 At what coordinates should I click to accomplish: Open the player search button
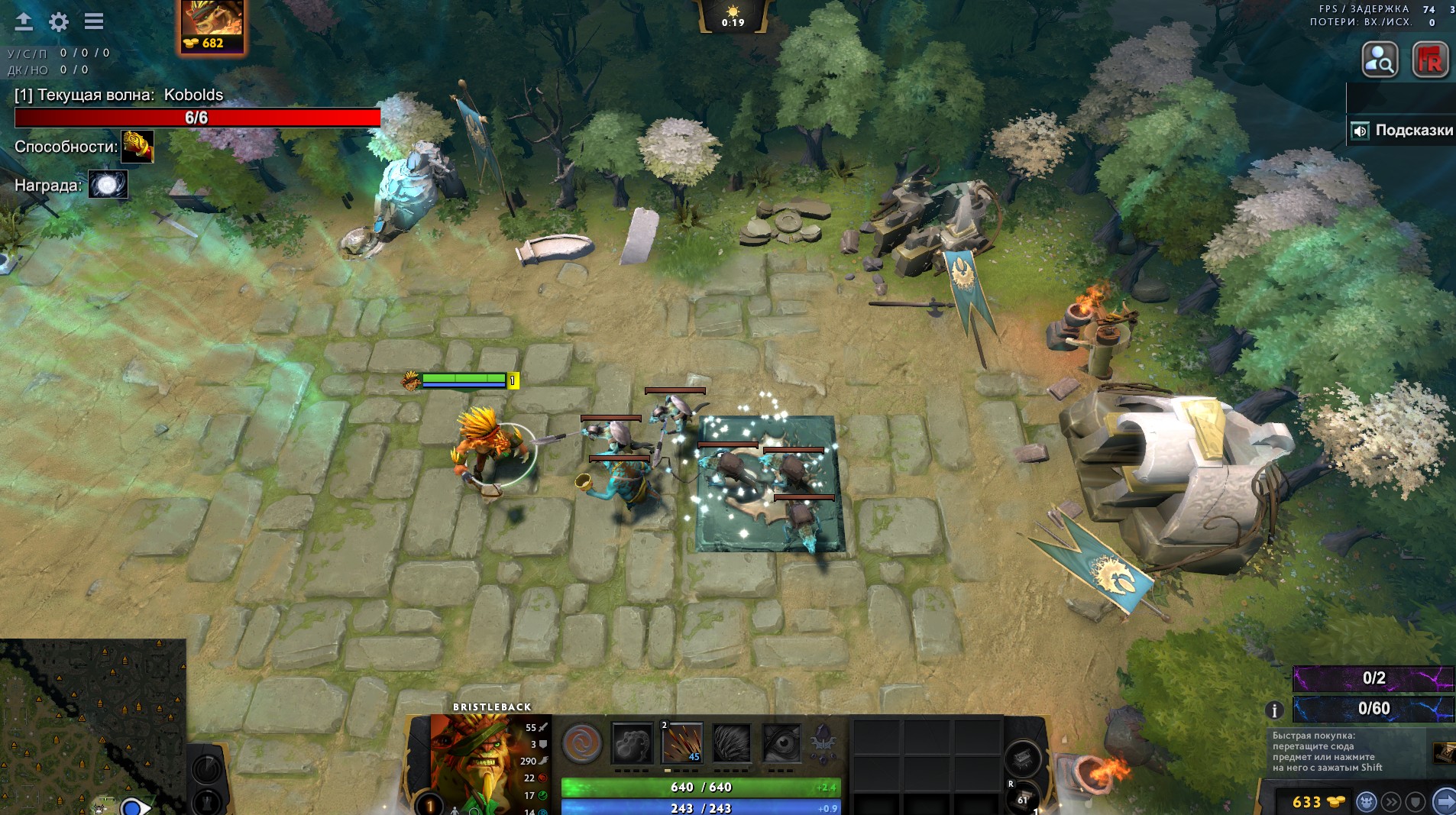[1380, 60]
